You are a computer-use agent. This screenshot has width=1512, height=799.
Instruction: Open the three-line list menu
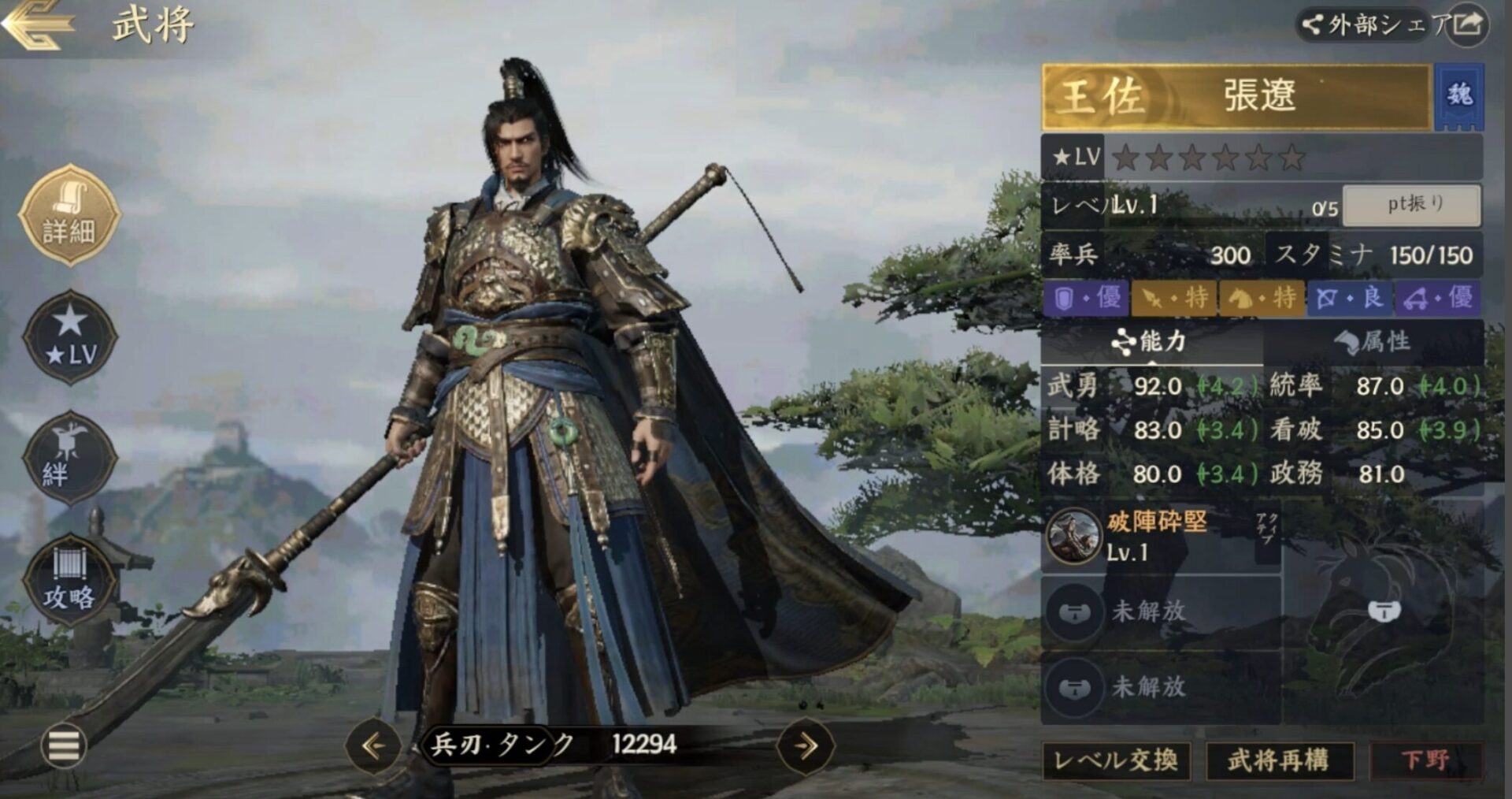tap(64, 745)
